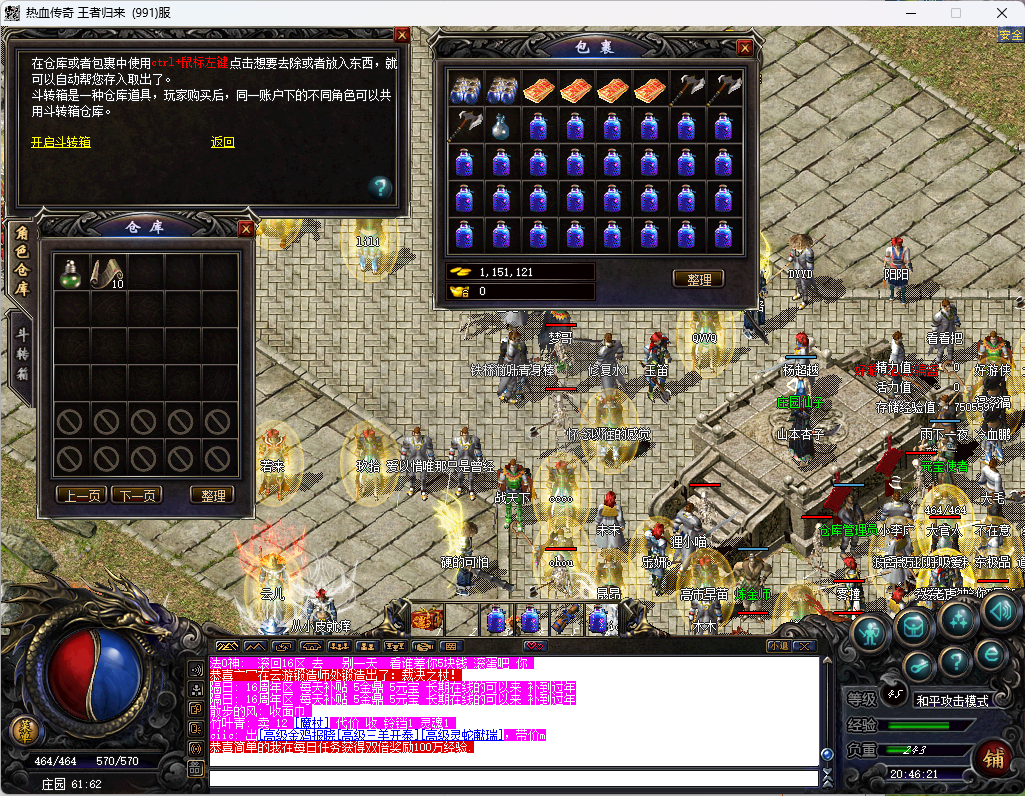The height and width of the screenshot is (796, 1025).
Task: Select the 角色仓库 tab
Action: click(x=19, y=260)
